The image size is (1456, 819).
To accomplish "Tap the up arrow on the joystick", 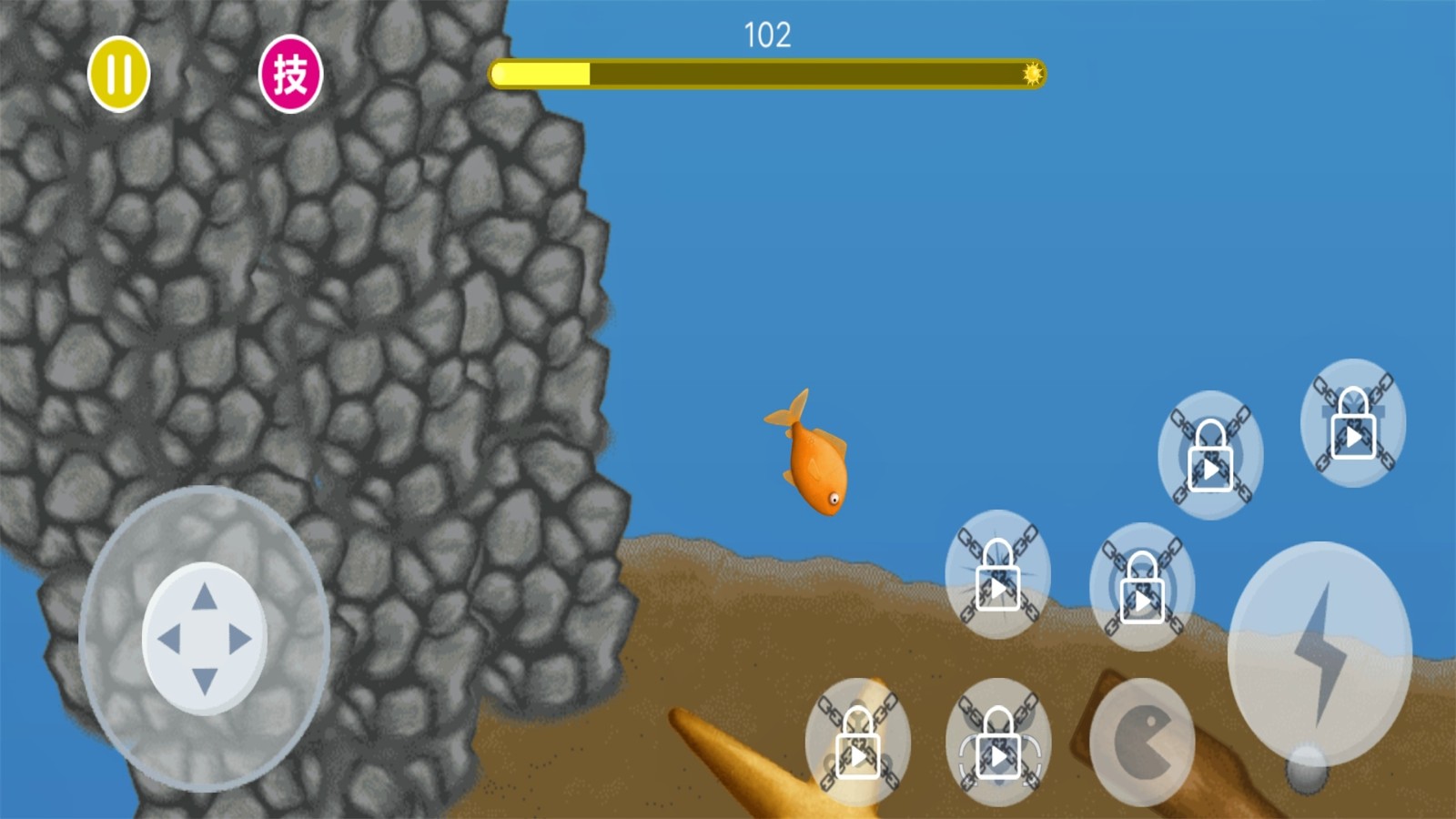I will coord(205,597).
